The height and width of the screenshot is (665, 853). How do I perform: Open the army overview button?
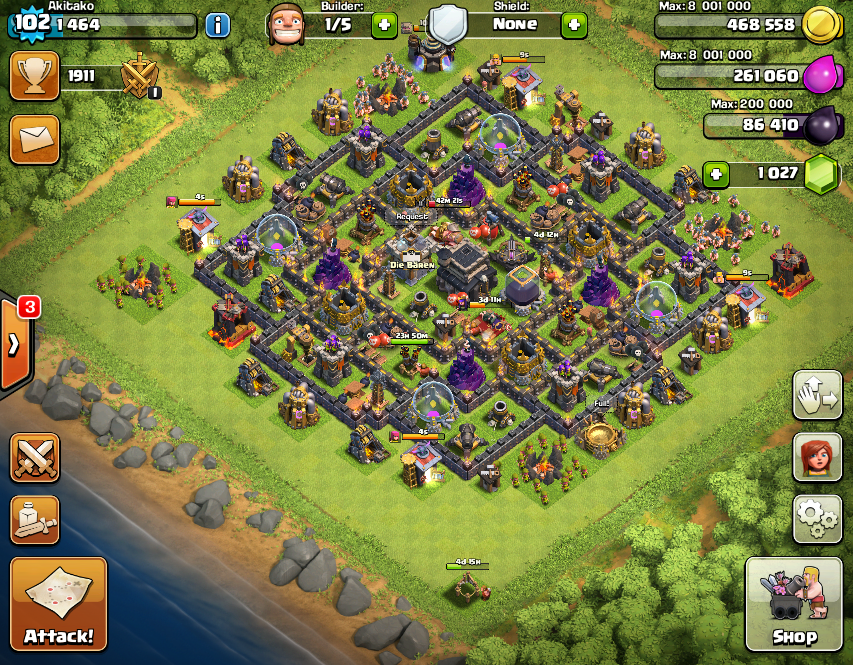pyautogui.click(x=34, y=517)
